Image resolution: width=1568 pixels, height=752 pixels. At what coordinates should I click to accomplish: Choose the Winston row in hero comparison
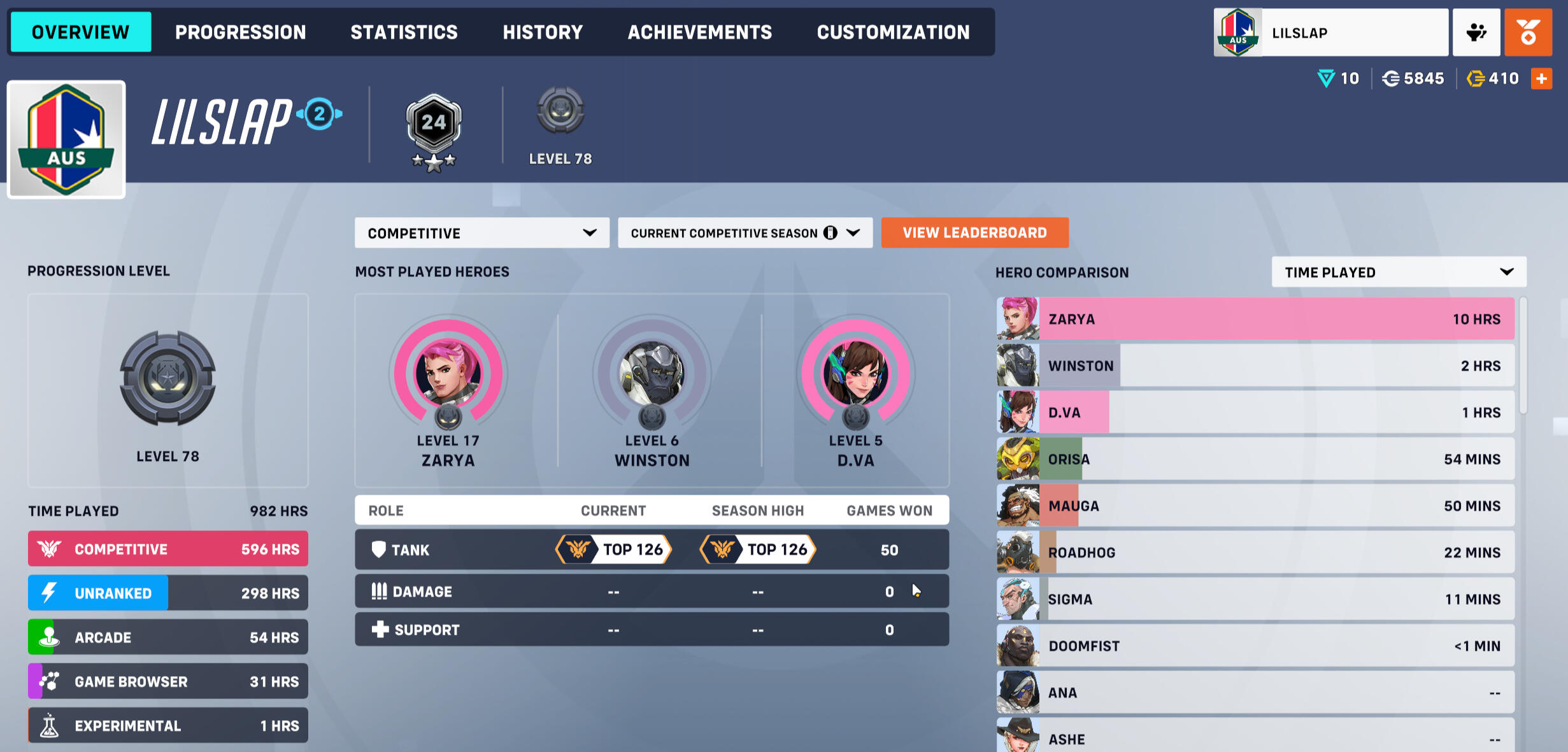(1255, 365)
